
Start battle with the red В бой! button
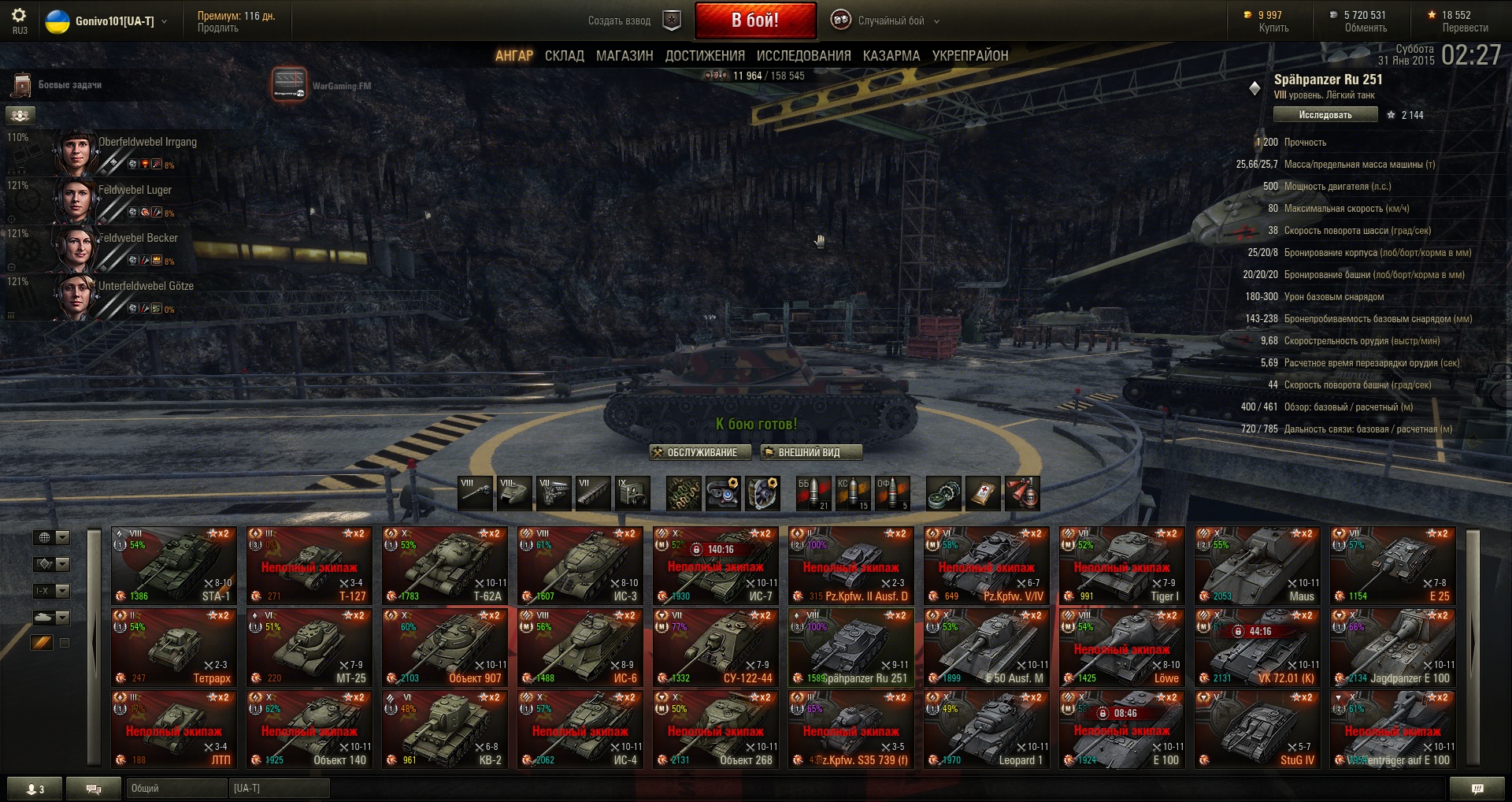click(x=754, y=20)
